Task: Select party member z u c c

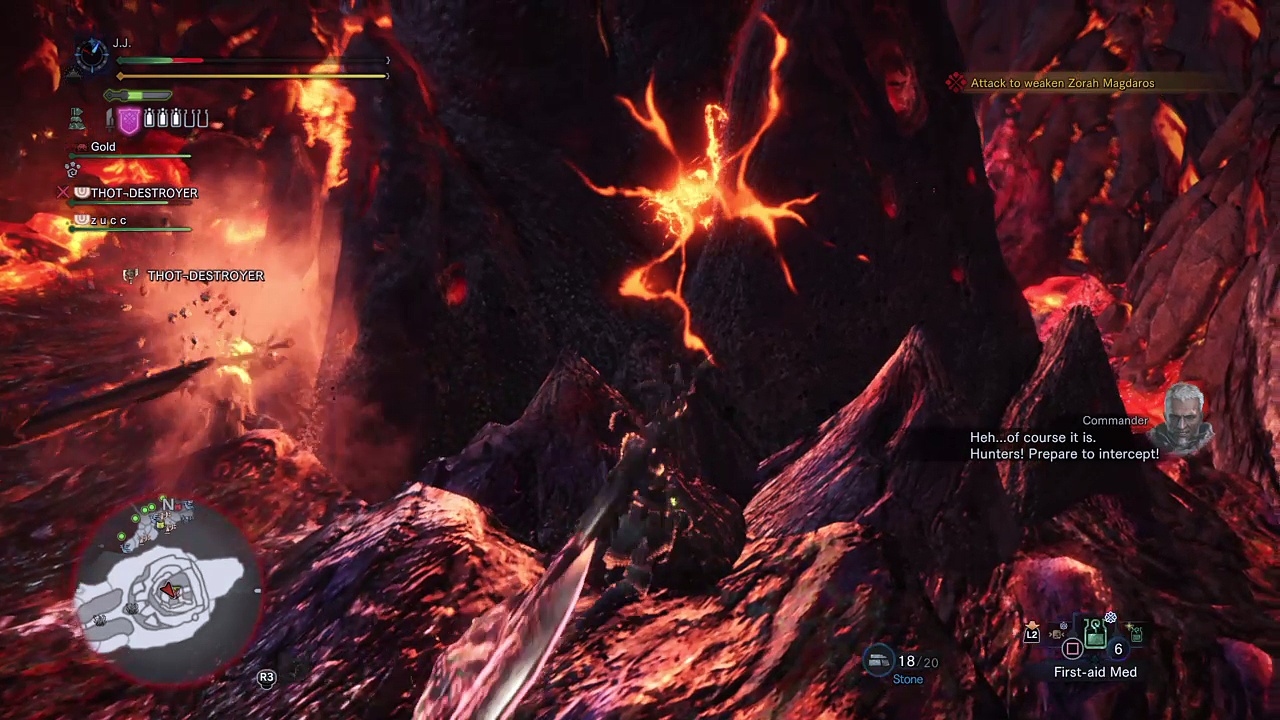Action: click(109, 220)
